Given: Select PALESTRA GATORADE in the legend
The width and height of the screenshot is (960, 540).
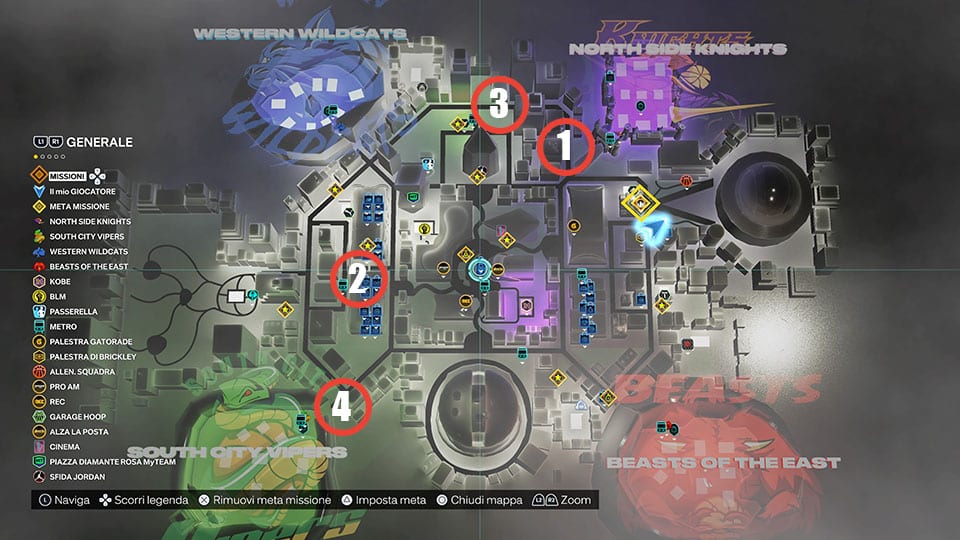Looking at the screenshot, I should point(85,341).
